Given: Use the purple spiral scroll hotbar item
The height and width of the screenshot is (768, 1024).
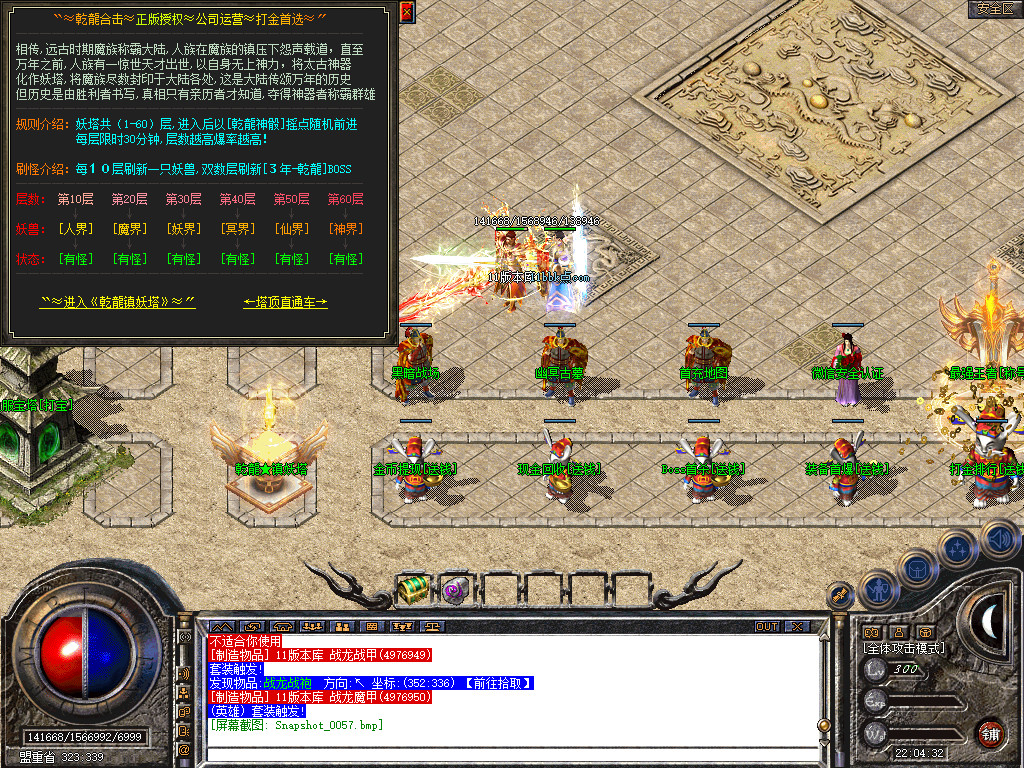Looking at the screenshot, I should point(455,590).
